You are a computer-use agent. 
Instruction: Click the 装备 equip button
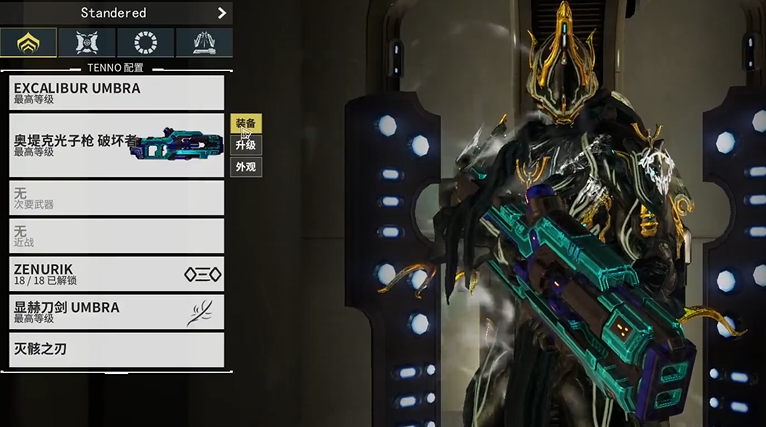[x=246, y=123]
